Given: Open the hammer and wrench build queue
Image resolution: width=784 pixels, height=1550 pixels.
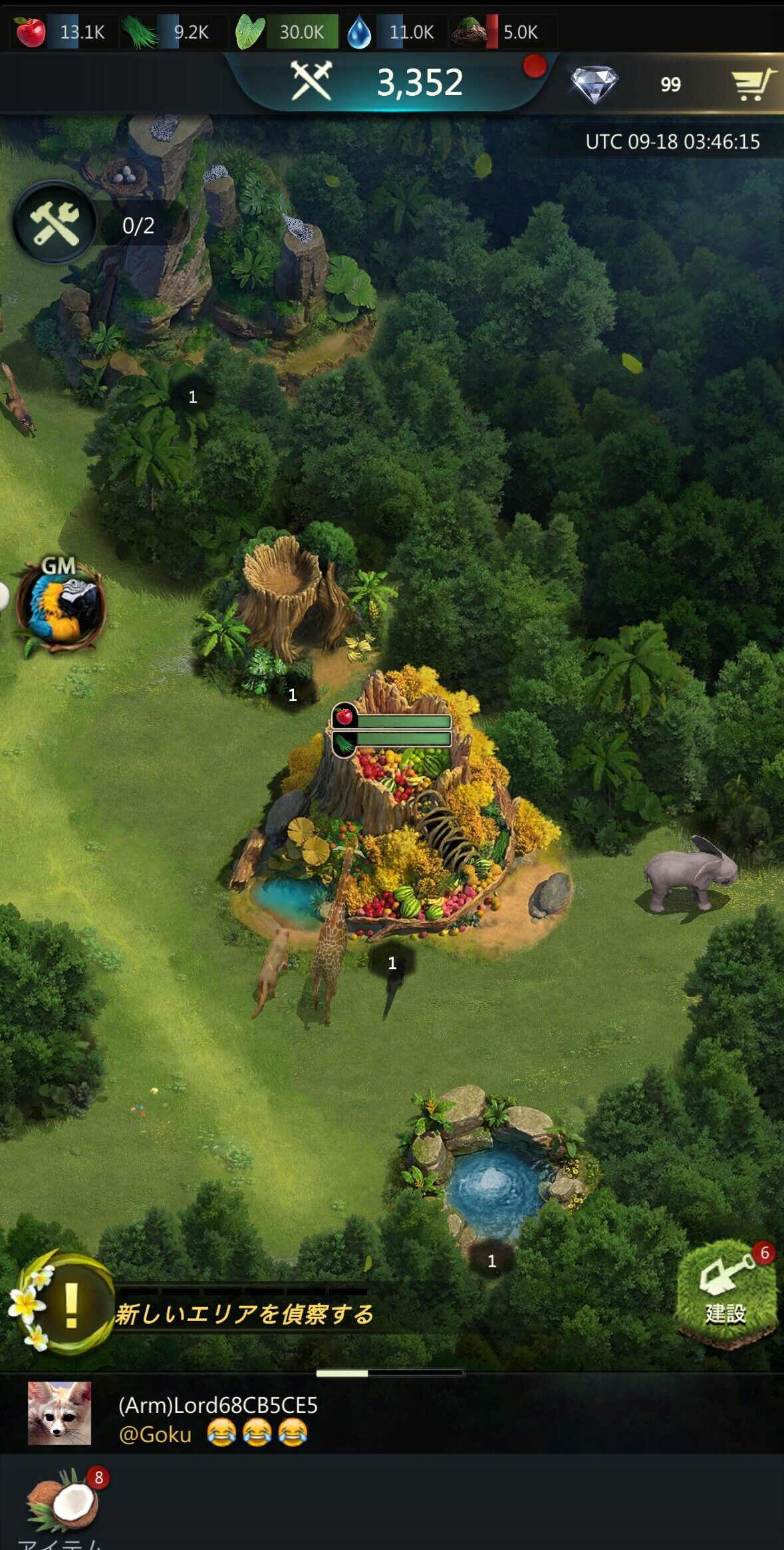Looking at the screenshot, I should click(x=55, y=224).
